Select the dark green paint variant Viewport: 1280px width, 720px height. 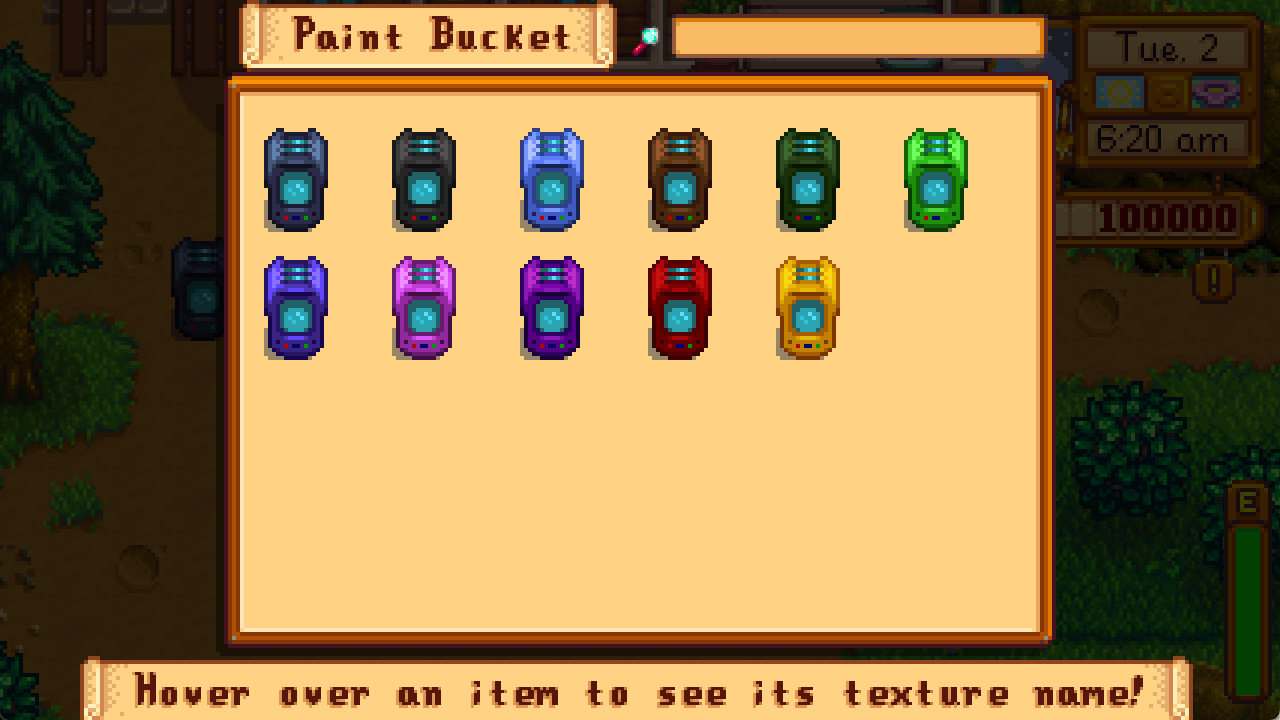click(x=806, y=180)
